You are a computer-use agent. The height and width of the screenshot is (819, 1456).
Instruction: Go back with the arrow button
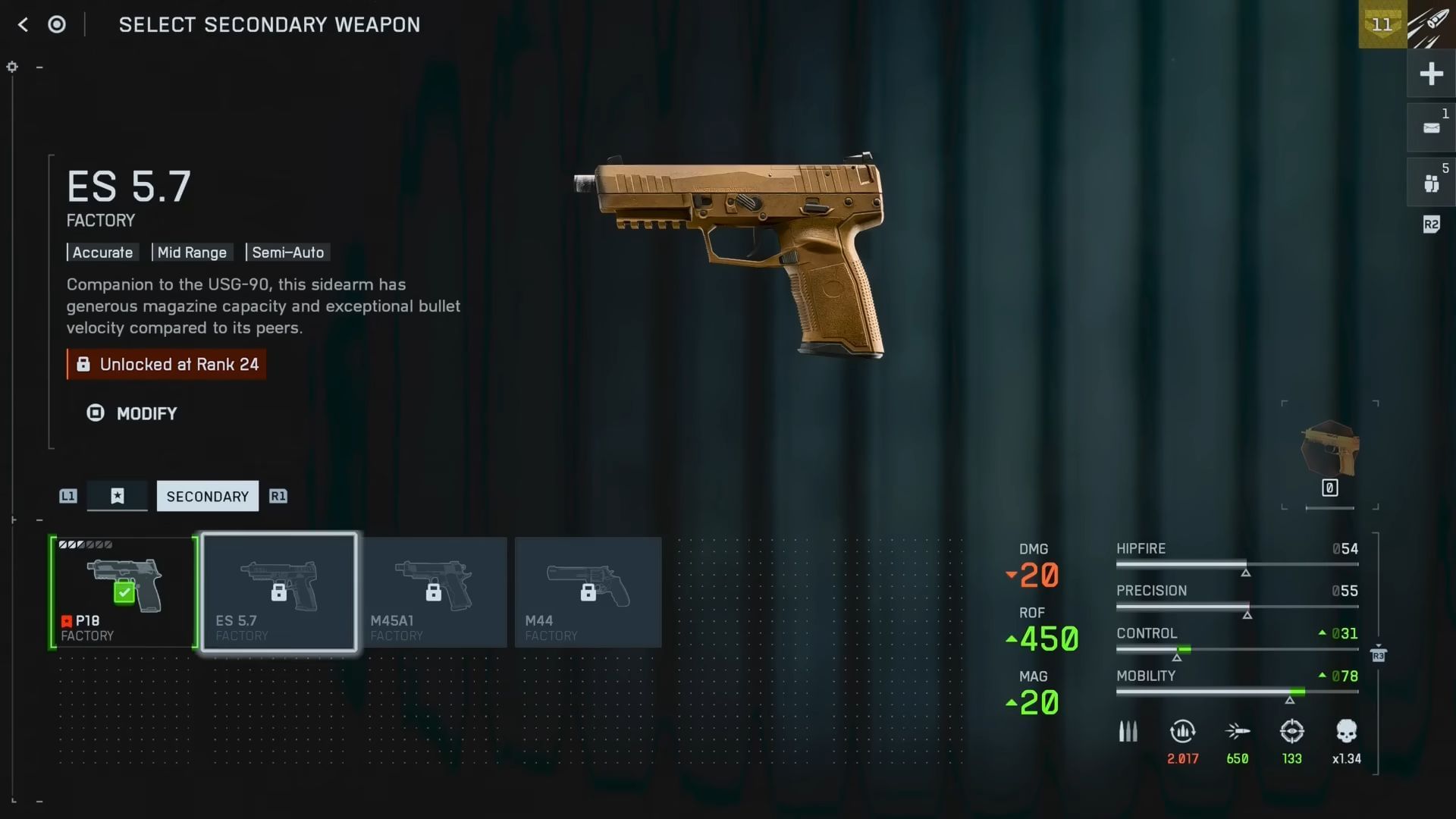23,25
